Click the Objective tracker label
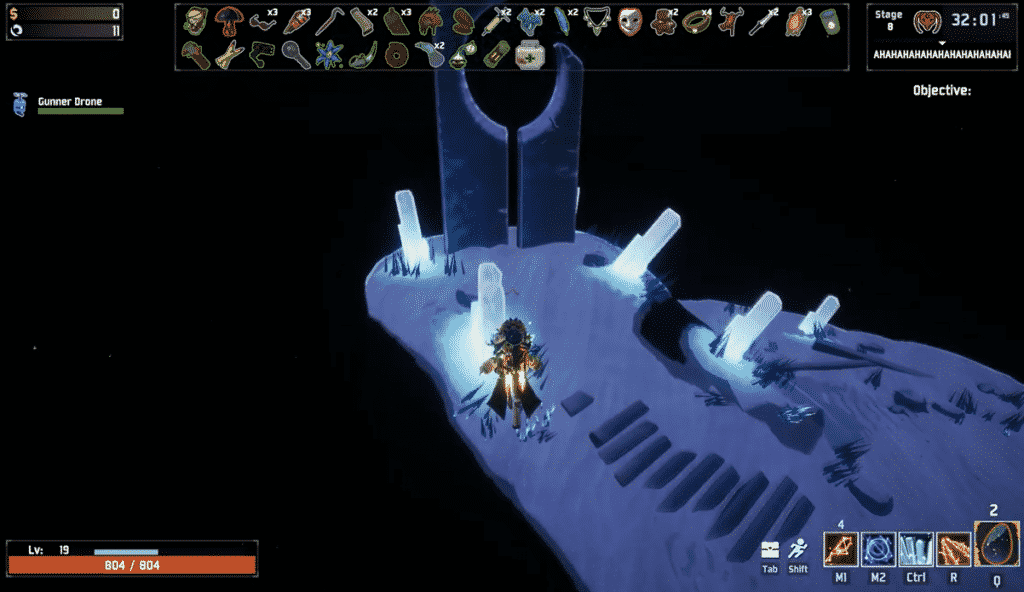The width and height of the screenshot is (1024, 592). tap(941, 91)
